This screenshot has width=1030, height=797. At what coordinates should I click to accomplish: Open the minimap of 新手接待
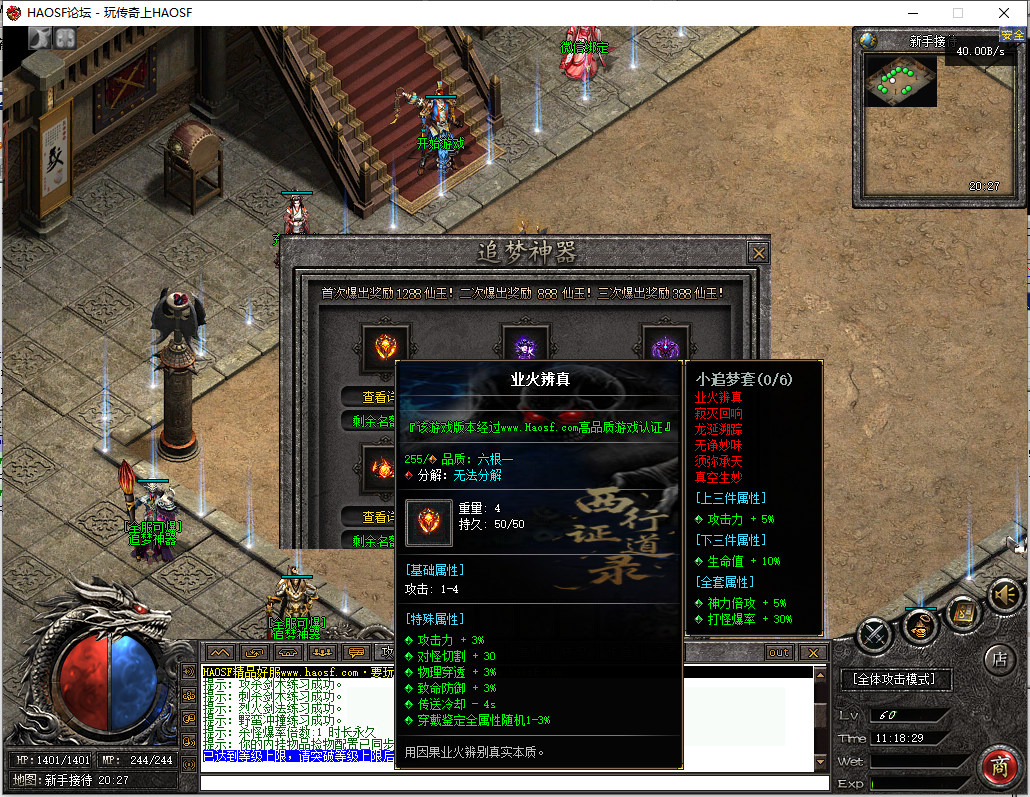click(900, 81)
